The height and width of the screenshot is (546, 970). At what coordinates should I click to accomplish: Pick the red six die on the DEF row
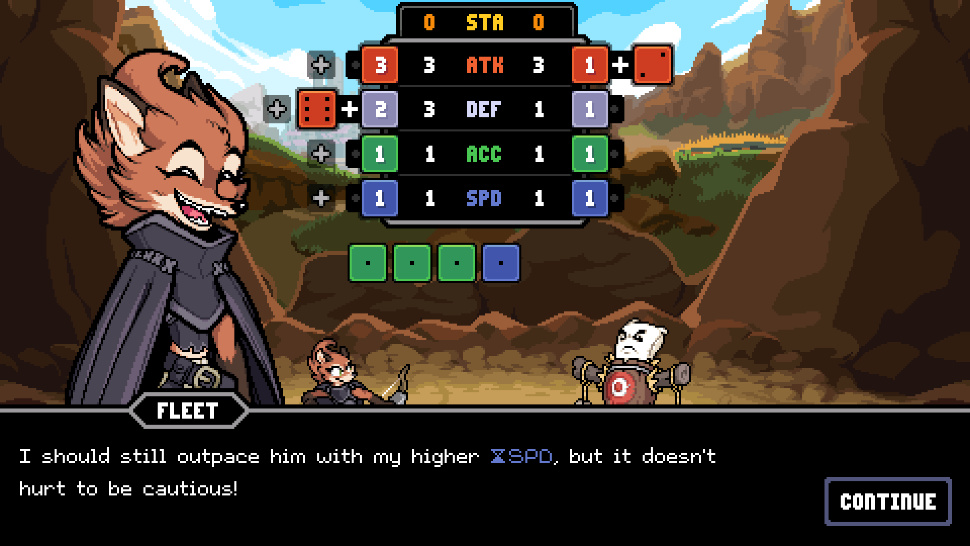pos(317,109)
